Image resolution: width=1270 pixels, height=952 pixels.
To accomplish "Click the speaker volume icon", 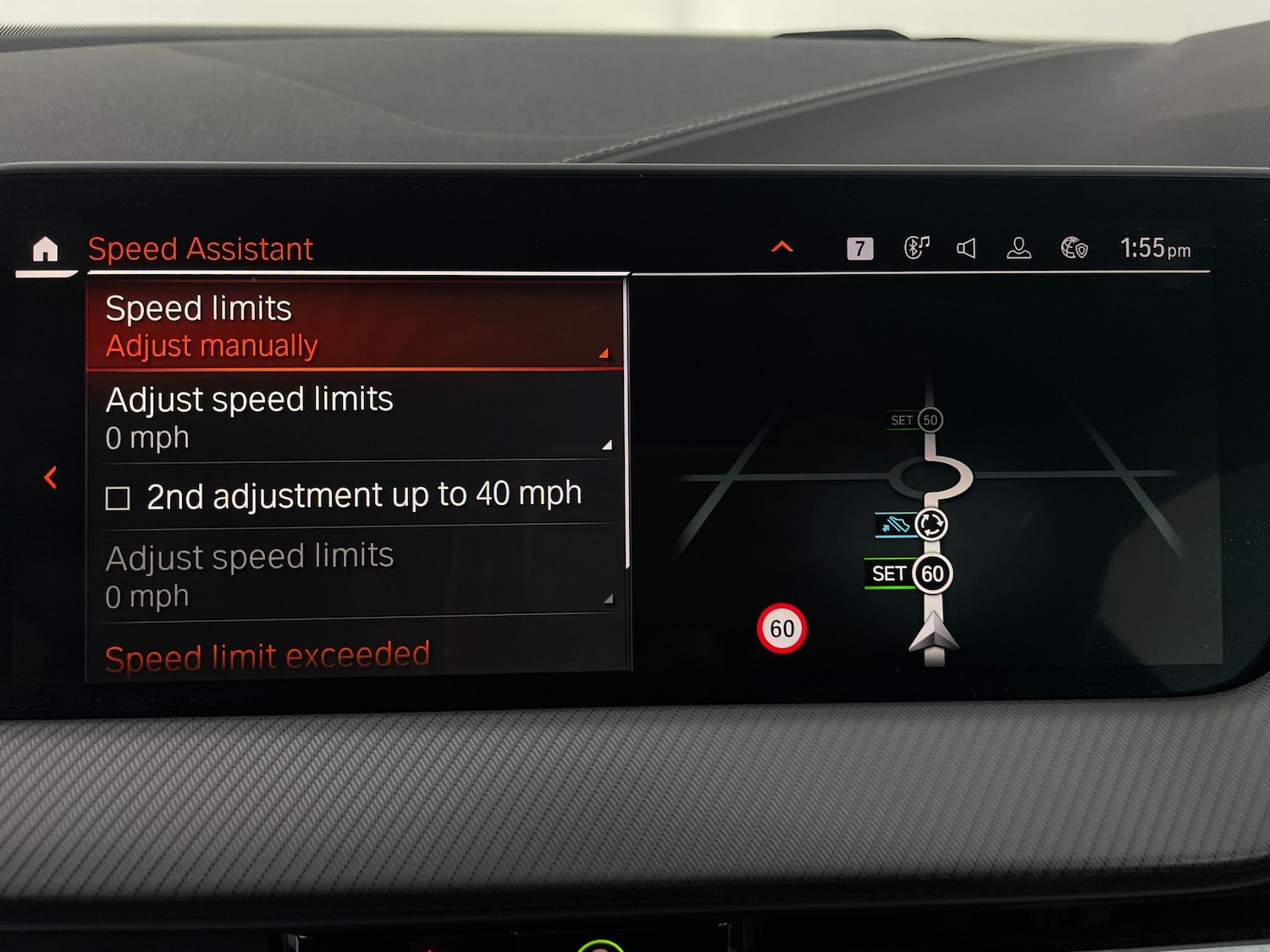I will point(968,247).
